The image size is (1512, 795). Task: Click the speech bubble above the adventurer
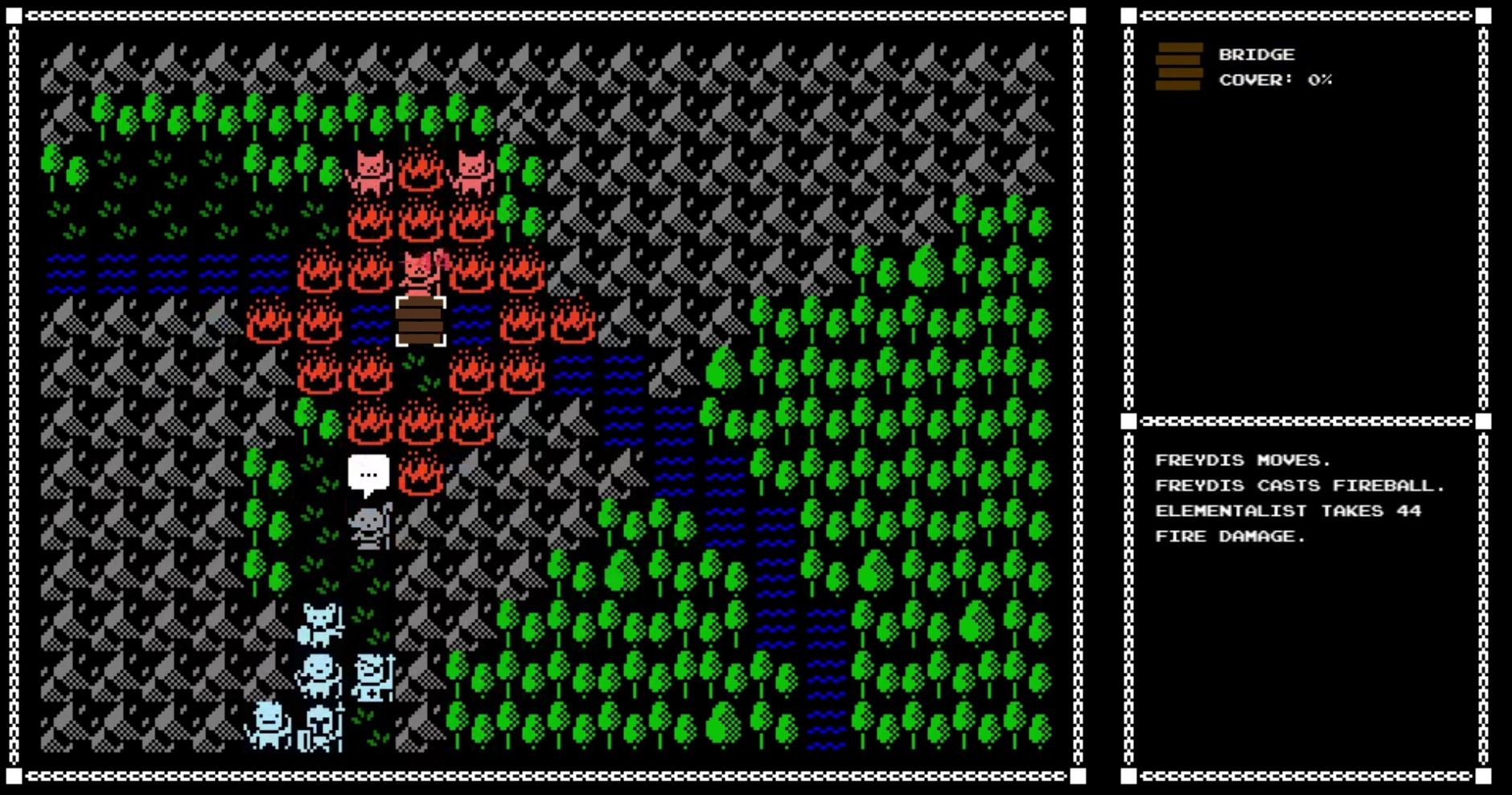point(370,474)
